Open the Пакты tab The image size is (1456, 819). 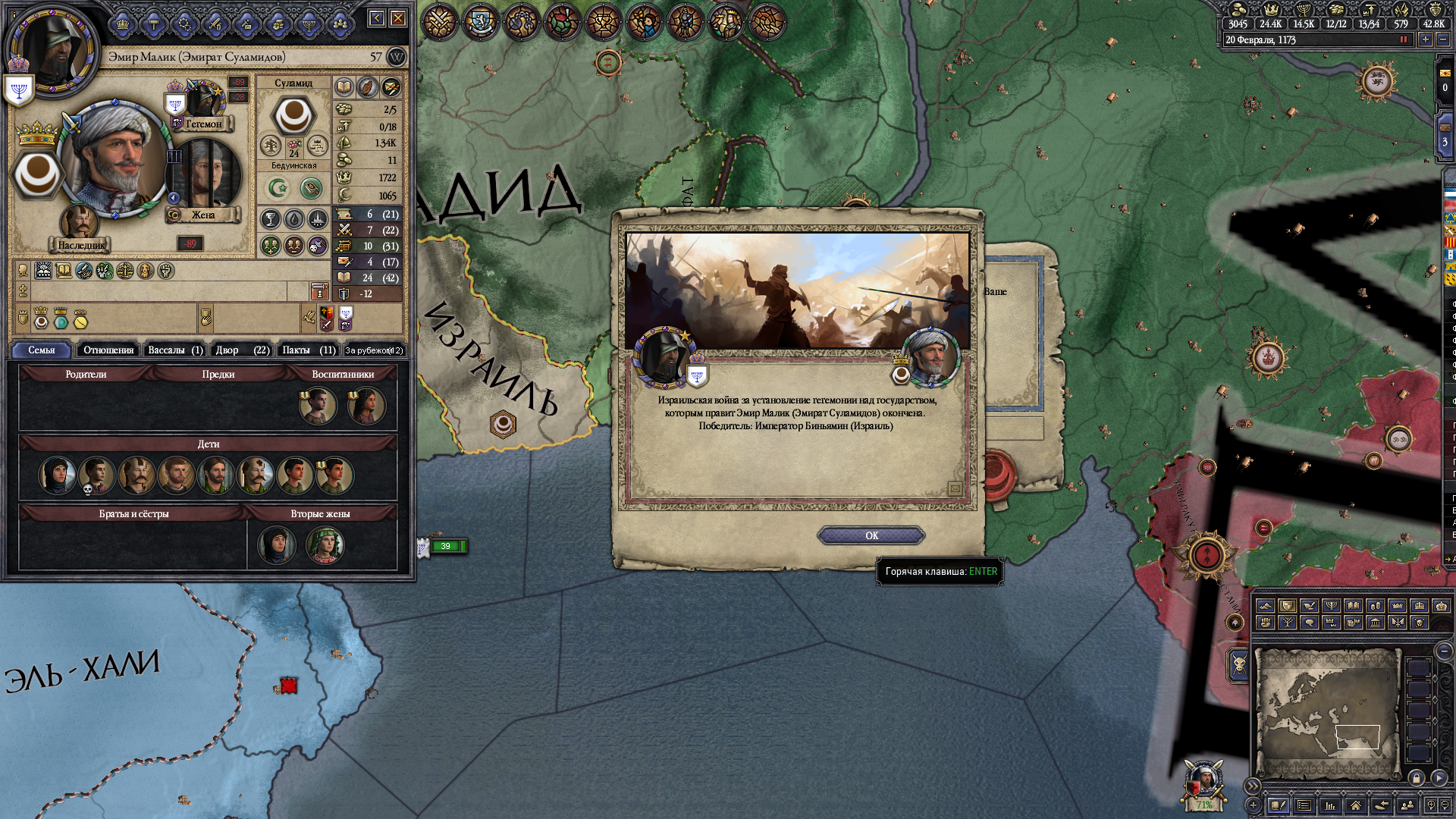pyautogui.click(x=309, y=350)
